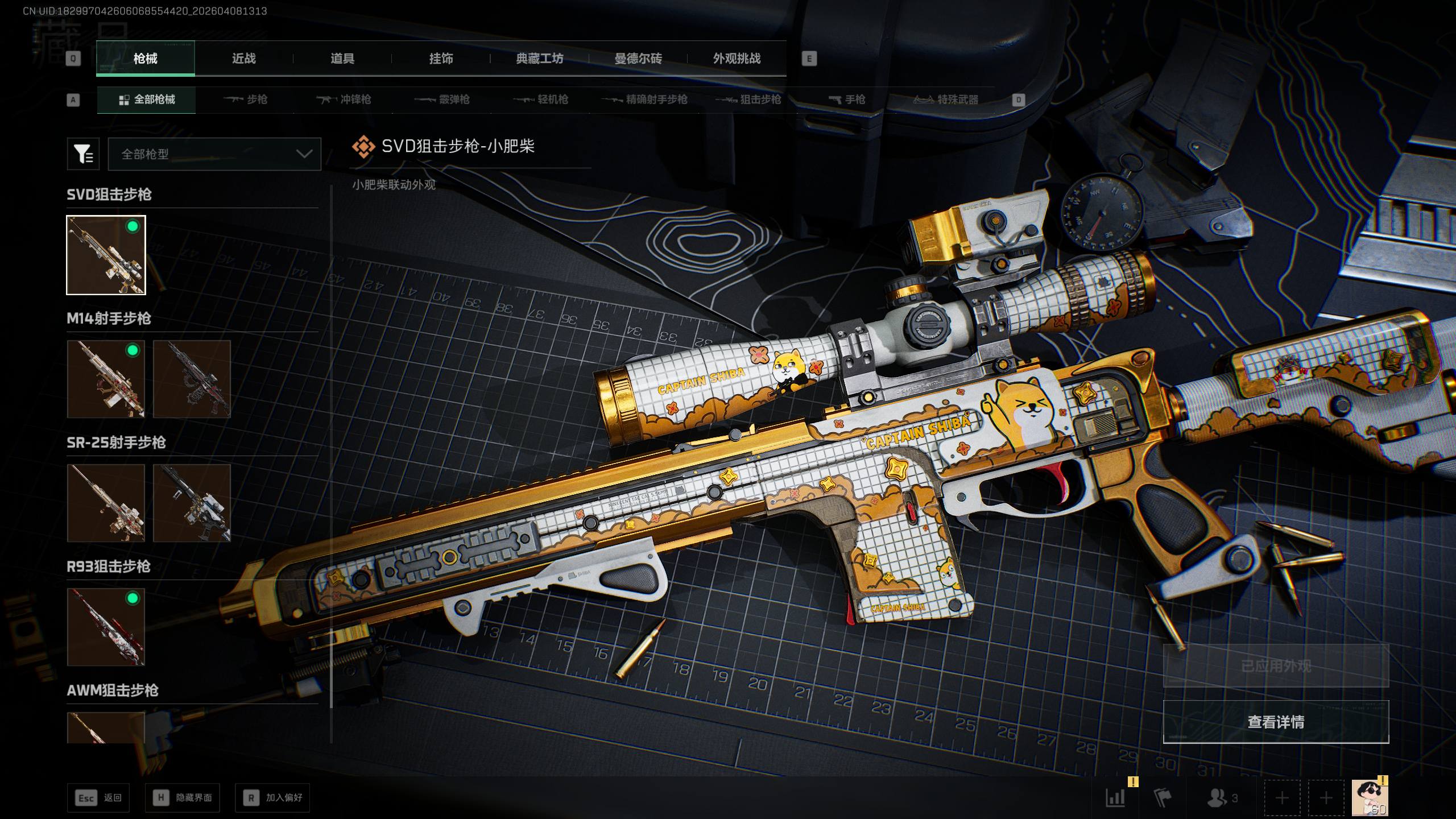Select the 特殊武器 special weapons category
Viewport: 1456px width, 819px height.
(x=946, y=100)
